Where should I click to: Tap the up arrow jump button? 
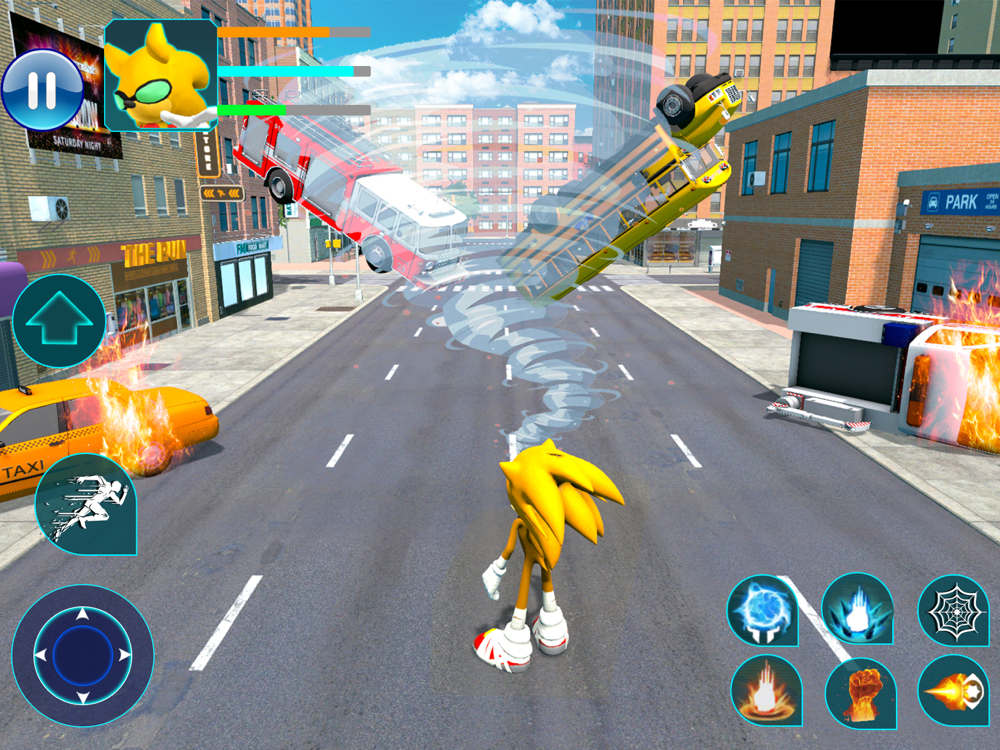[x=59, y=321]
